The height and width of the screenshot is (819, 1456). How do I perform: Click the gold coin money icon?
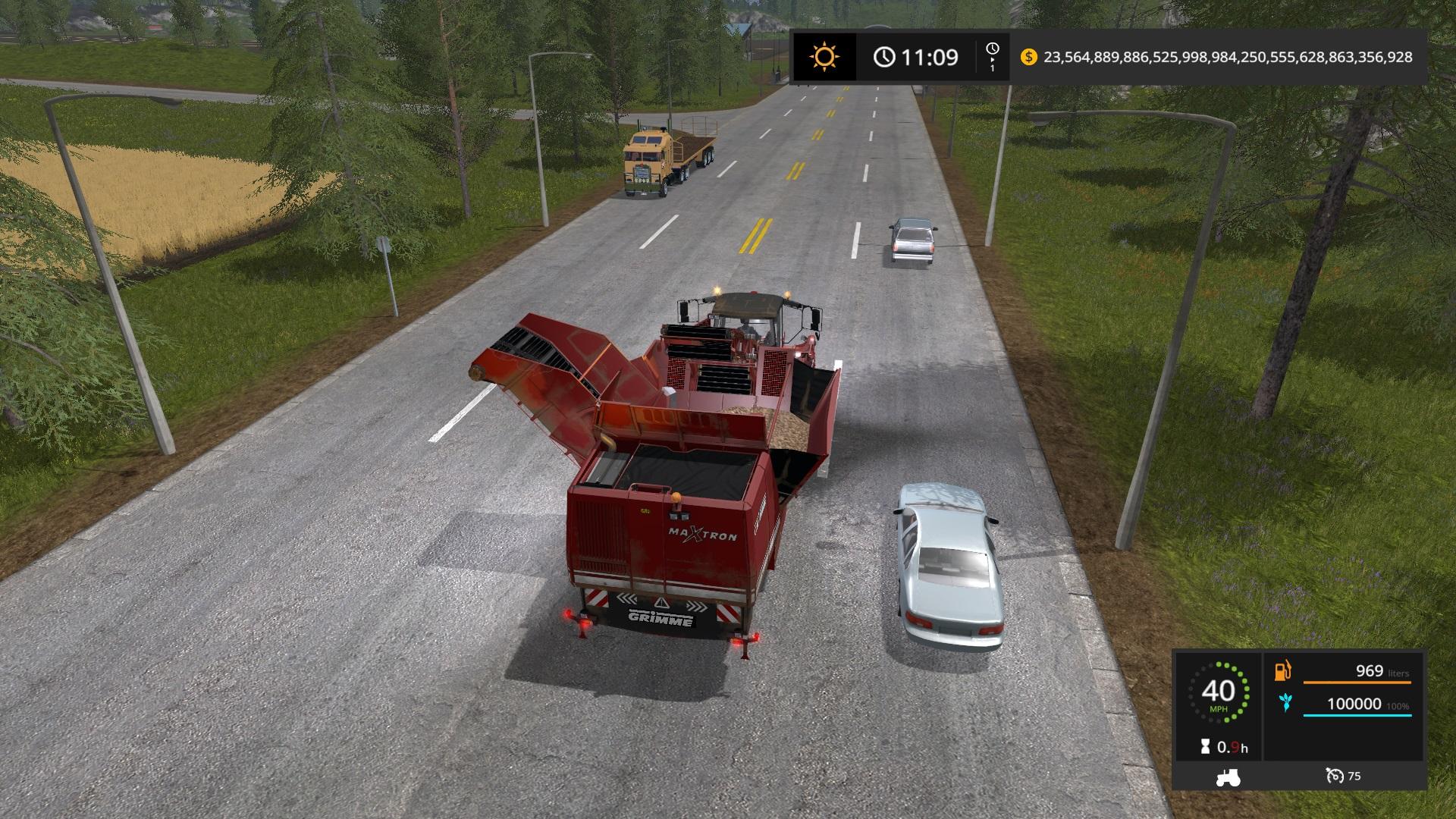pyautogui.click(x=1028, y=57)
